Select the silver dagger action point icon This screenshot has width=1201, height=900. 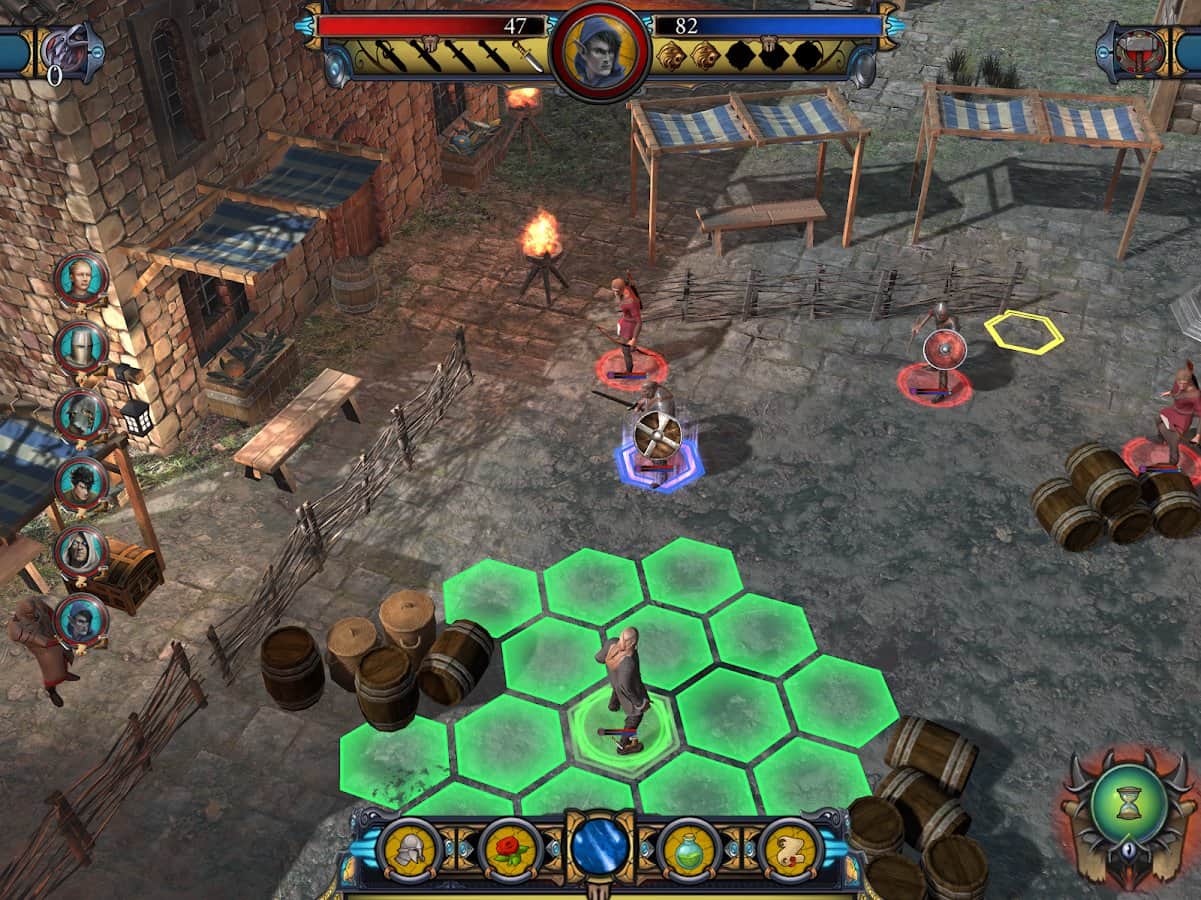[x=528, y=56]
